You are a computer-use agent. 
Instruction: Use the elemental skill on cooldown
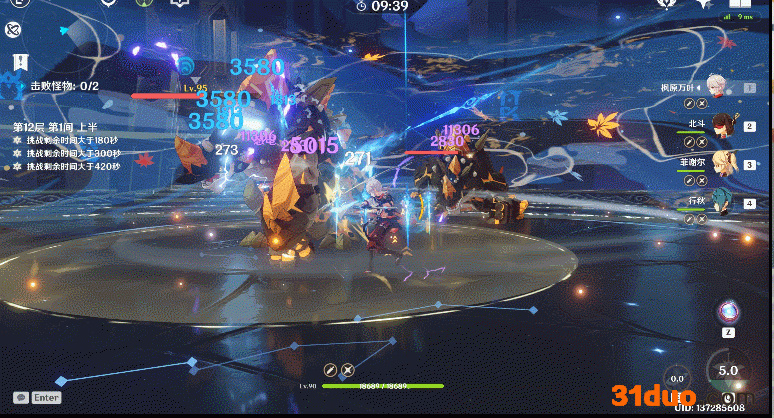[x=679, y=377]
